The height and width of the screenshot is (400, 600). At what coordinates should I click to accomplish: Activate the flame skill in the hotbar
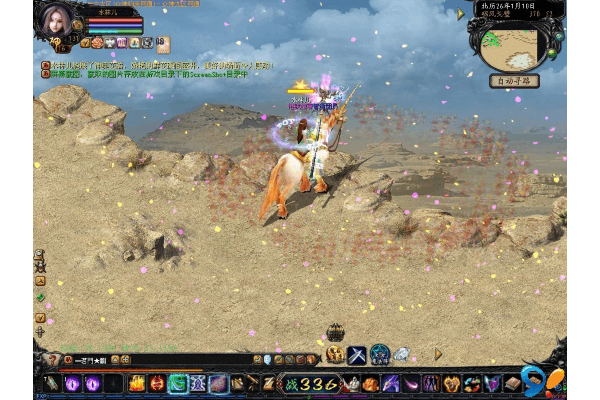[137, 383]
